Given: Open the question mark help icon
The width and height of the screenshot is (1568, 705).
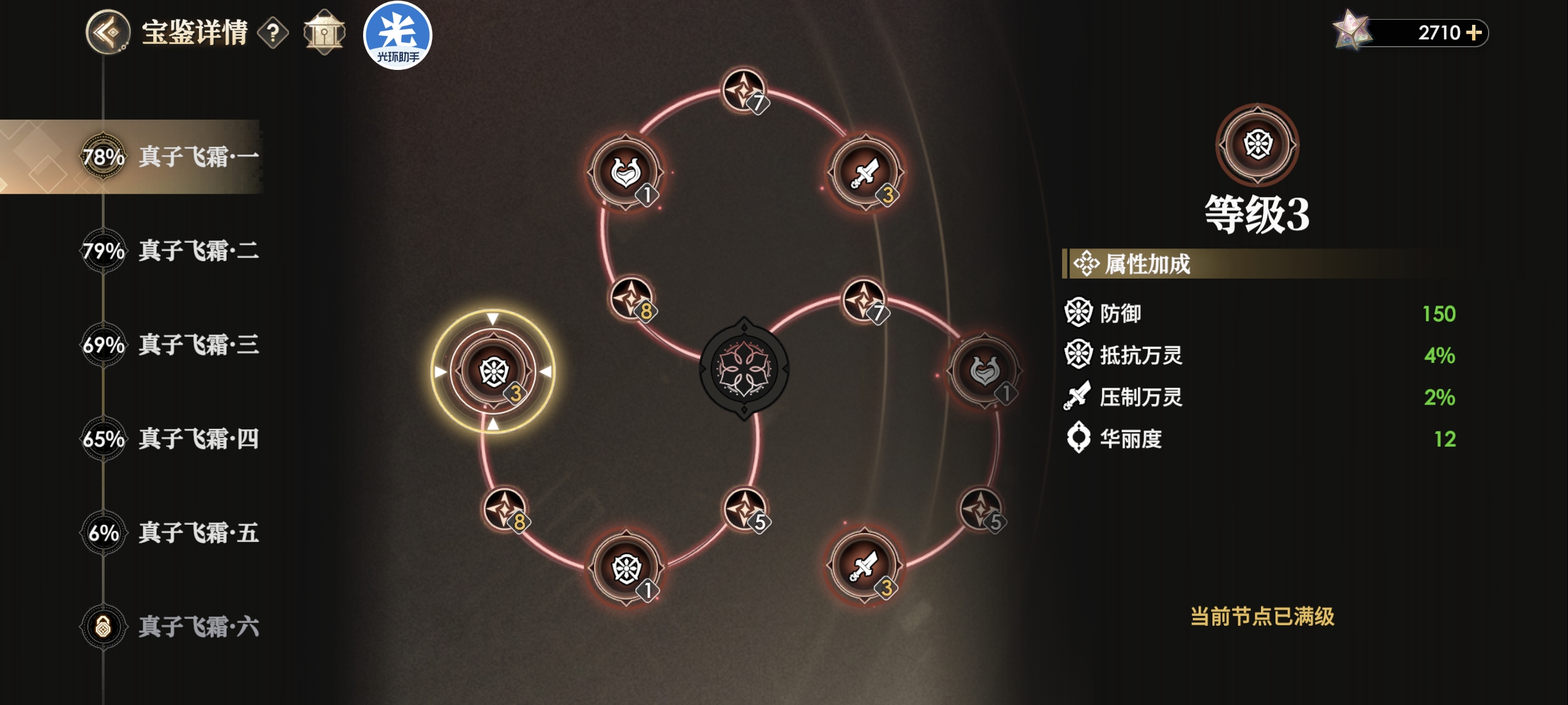Looking at the screenshot, I should [273, 33].
